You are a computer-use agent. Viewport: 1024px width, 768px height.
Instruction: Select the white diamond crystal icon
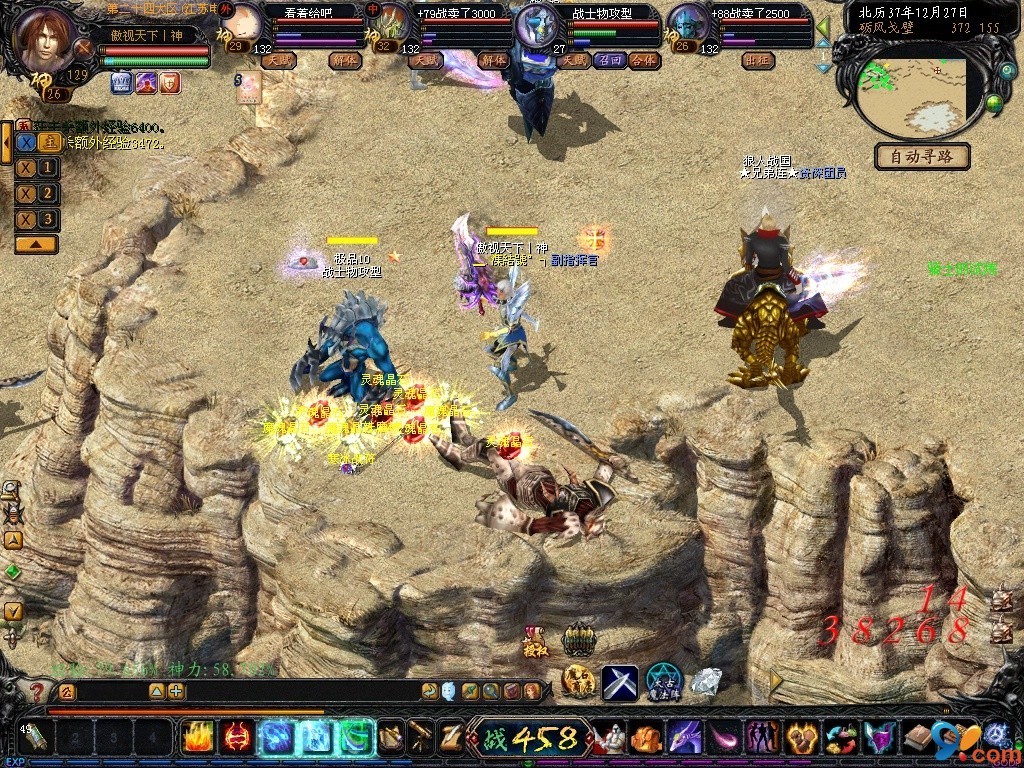707,682
